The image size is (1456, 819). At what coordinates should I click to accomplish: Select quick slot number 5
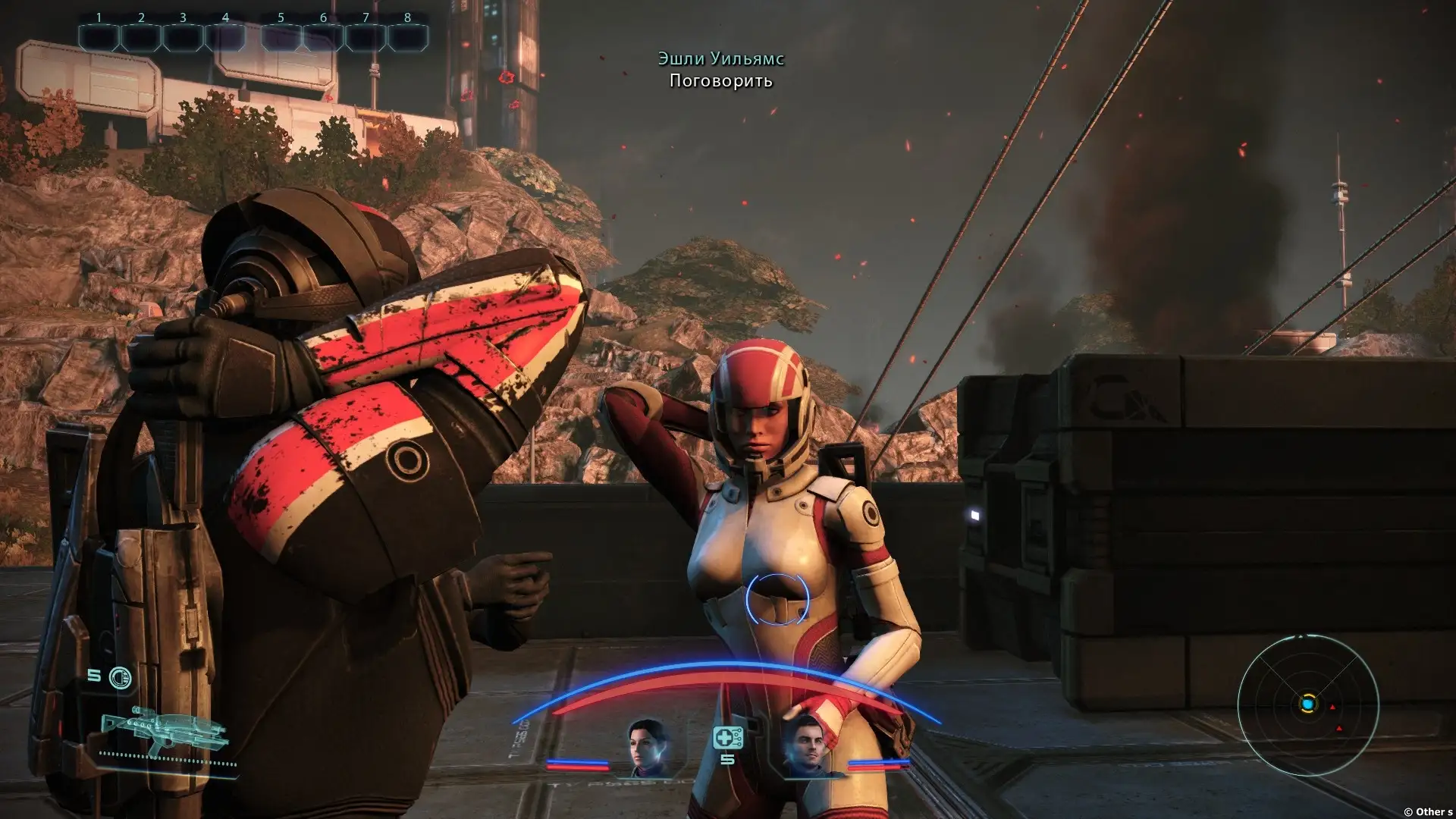[281, 36]
